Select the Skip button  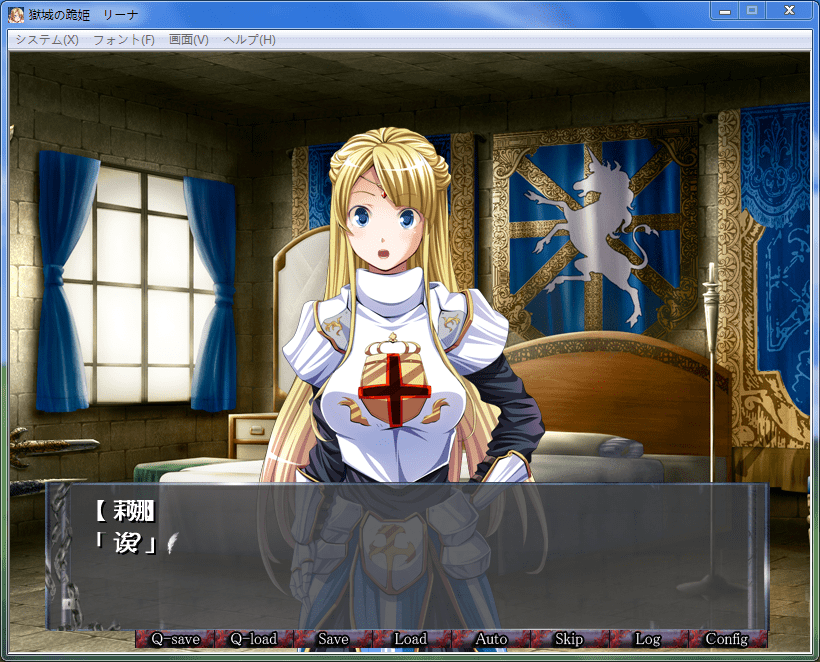(569, 639)
